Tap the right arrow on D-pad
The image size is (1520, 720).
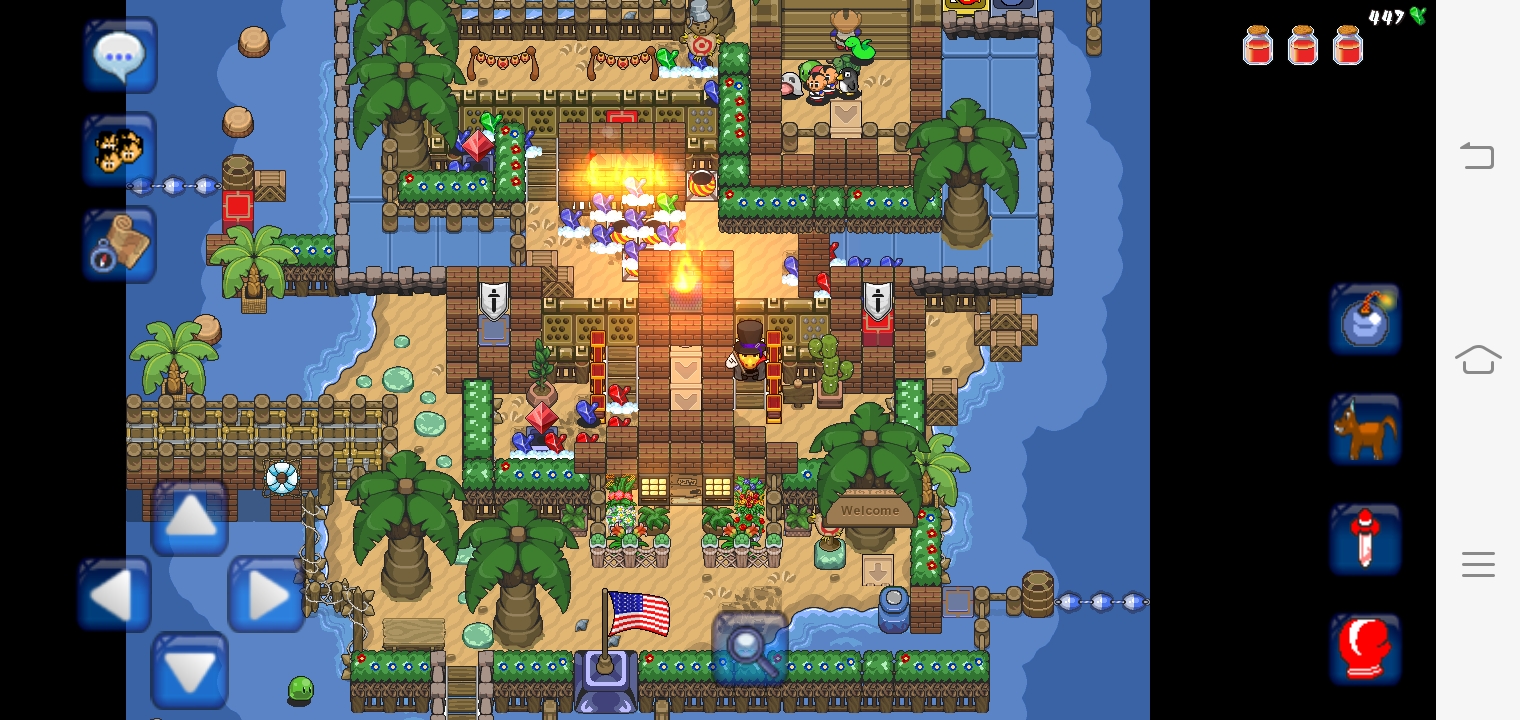tap(266, 596)
